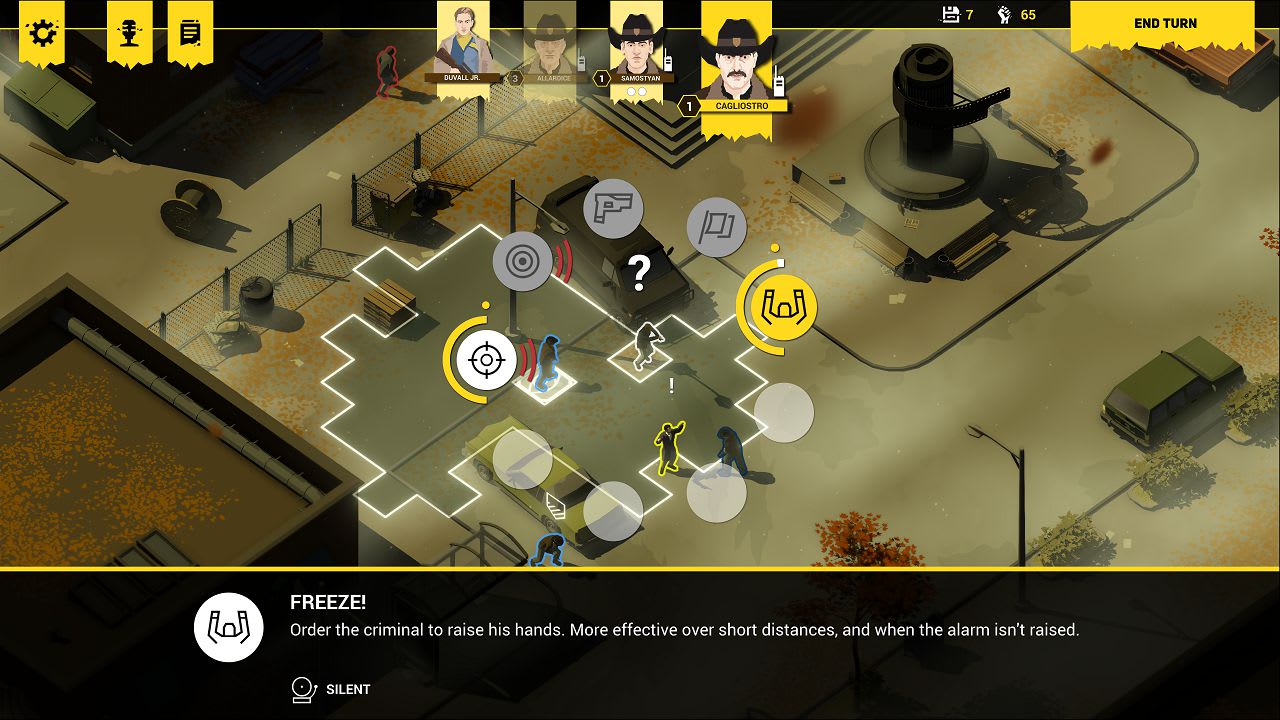Click the save disk icon showing 7
The image size is (1280, 720).
click(x=949, y=14)
